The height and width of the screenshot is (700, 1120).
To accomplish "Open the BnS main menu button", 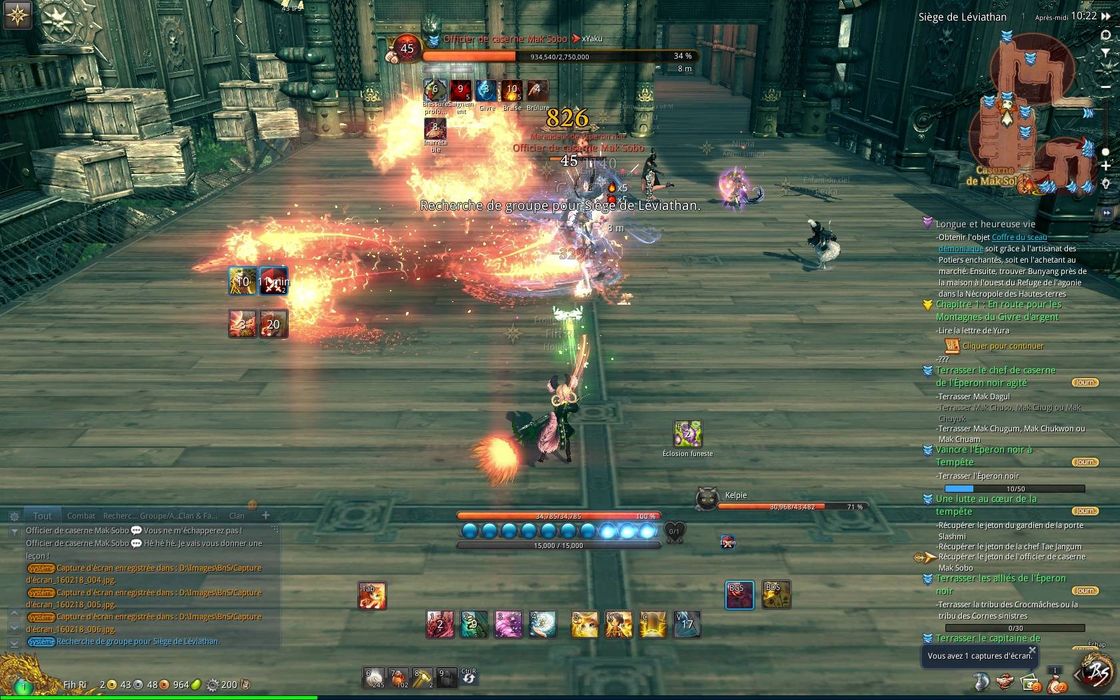I will tap(1094, 671).
